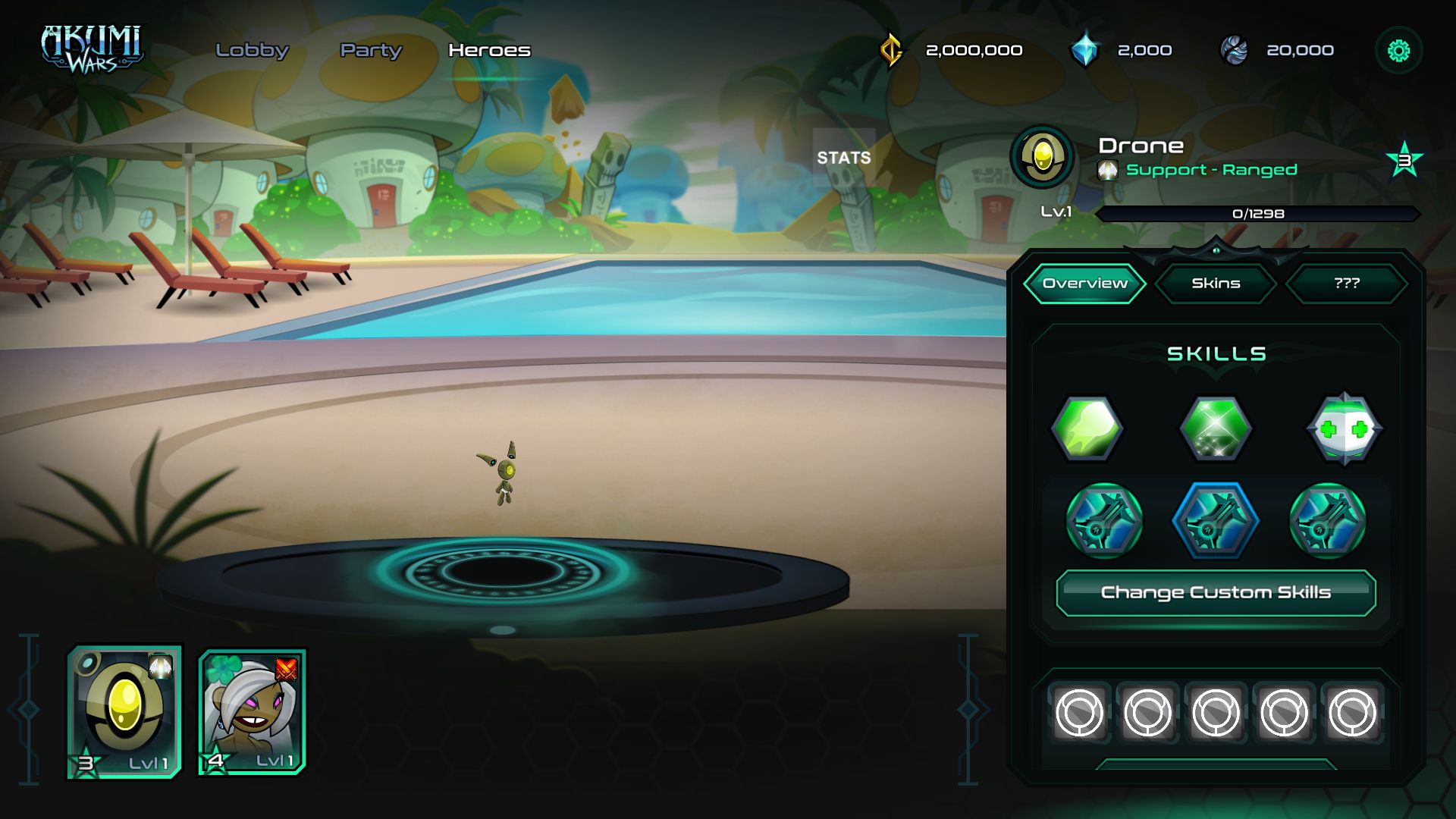This screenshot has width=1456, height=819.
Task: Switch to the Overview tab
Action: 1084,284
